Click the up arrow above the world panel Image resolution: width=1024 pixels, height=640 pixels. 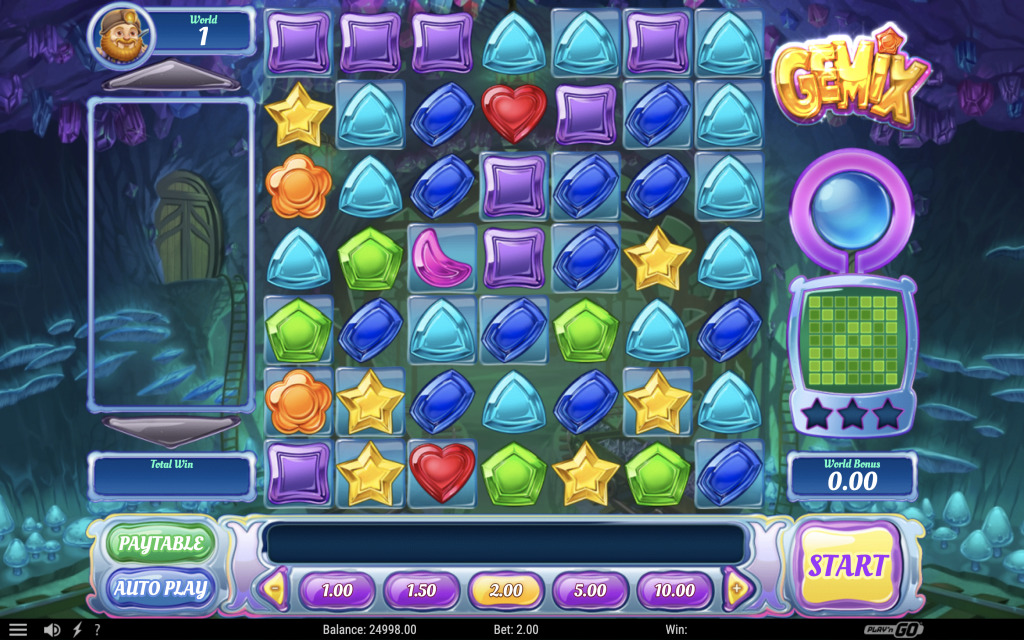[170, 78]
